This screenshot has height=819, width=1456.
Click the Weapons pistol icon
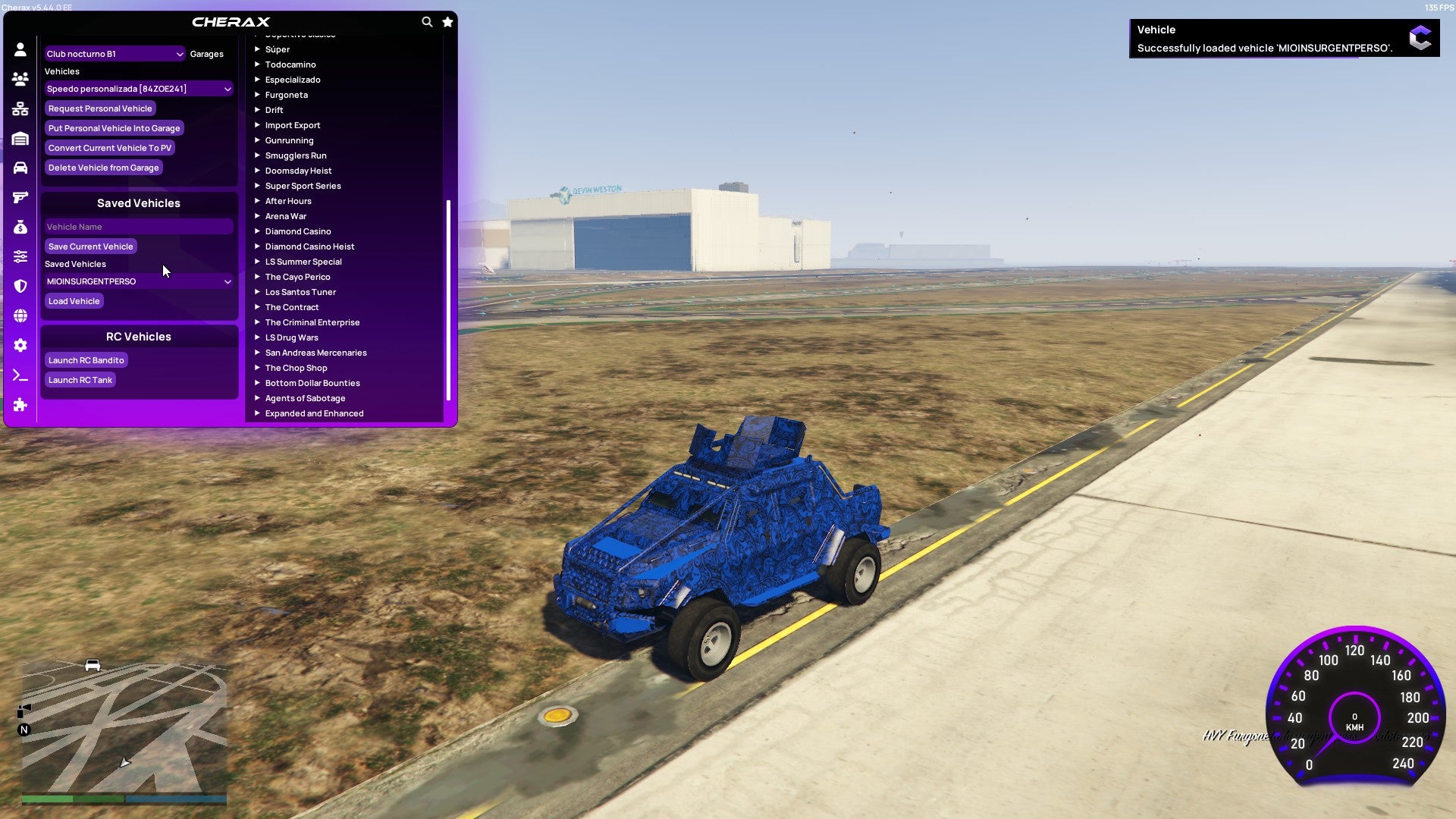coord(20,198)
